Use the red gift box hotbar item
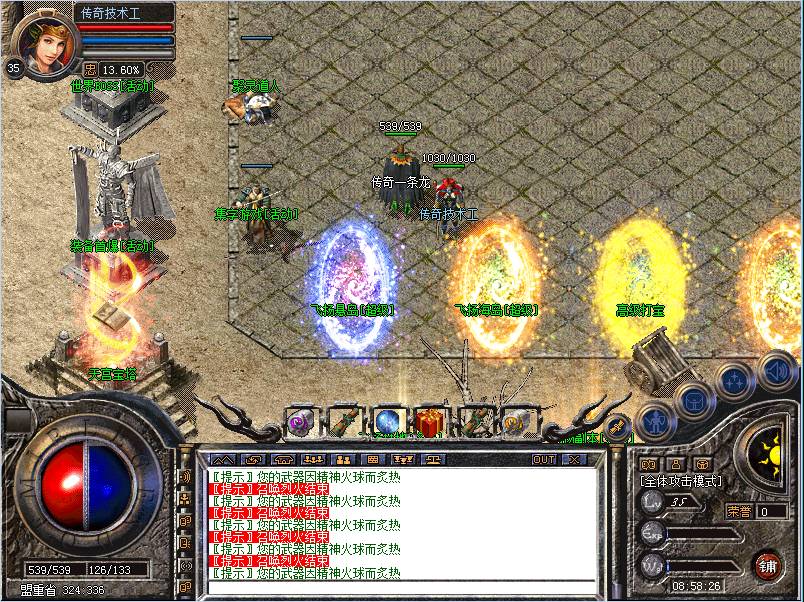The height and width of the screenshot is (602, 804). [430, 422]
